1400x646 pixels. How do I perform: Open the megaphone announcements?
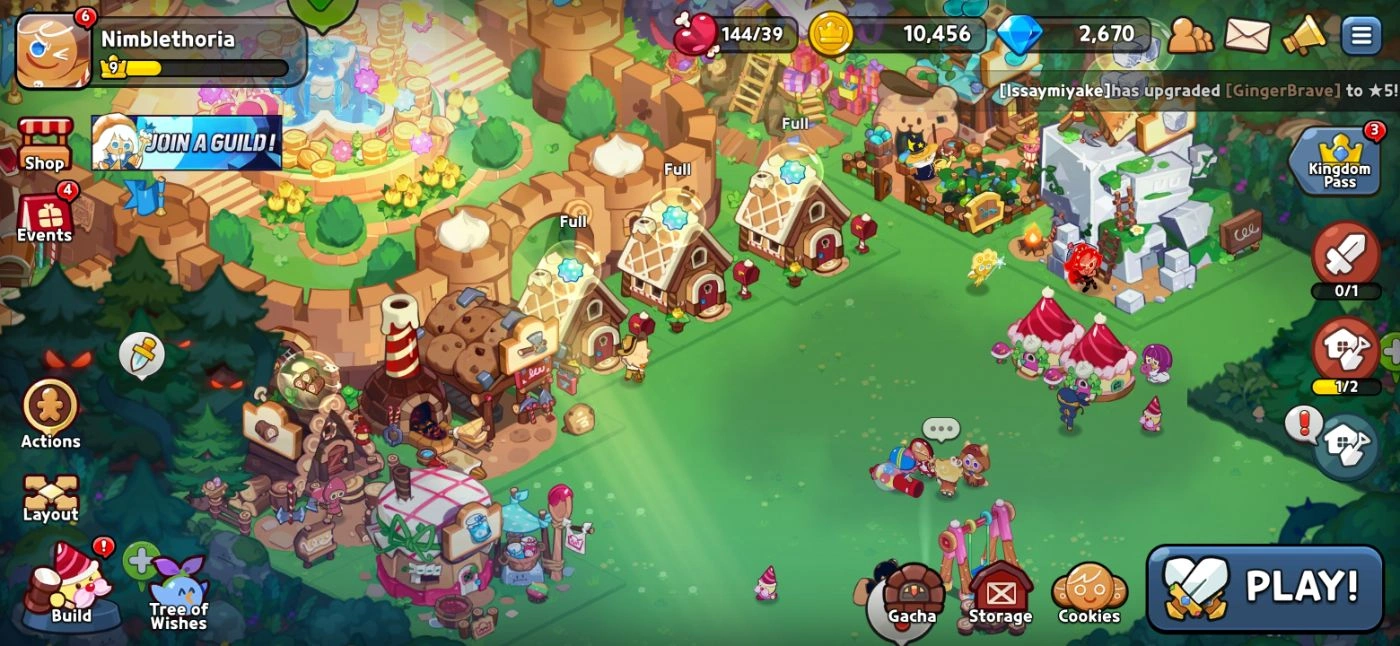[1303, 36]
